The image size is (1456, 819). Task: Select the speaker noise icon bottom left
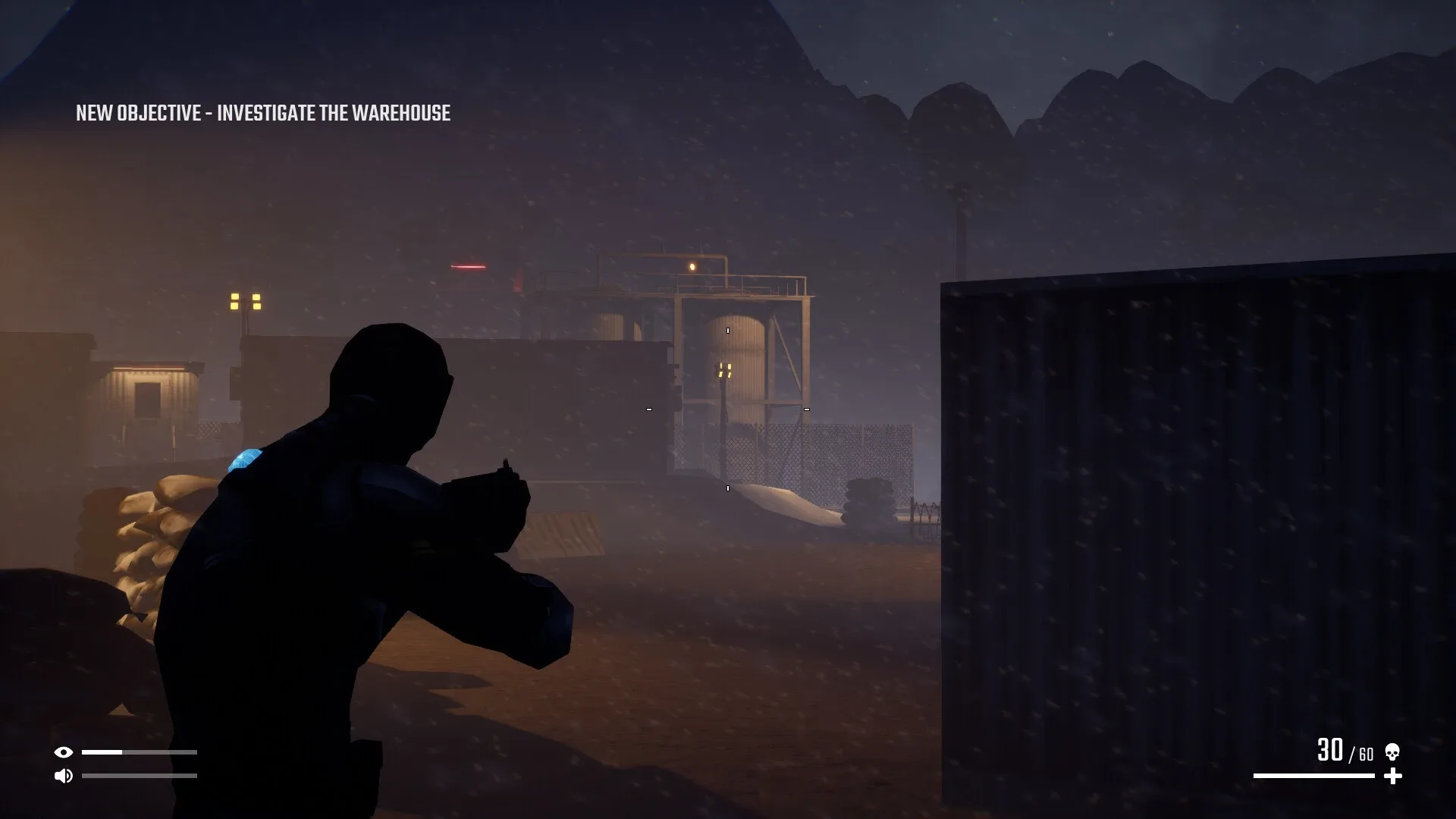click(64, 776)
